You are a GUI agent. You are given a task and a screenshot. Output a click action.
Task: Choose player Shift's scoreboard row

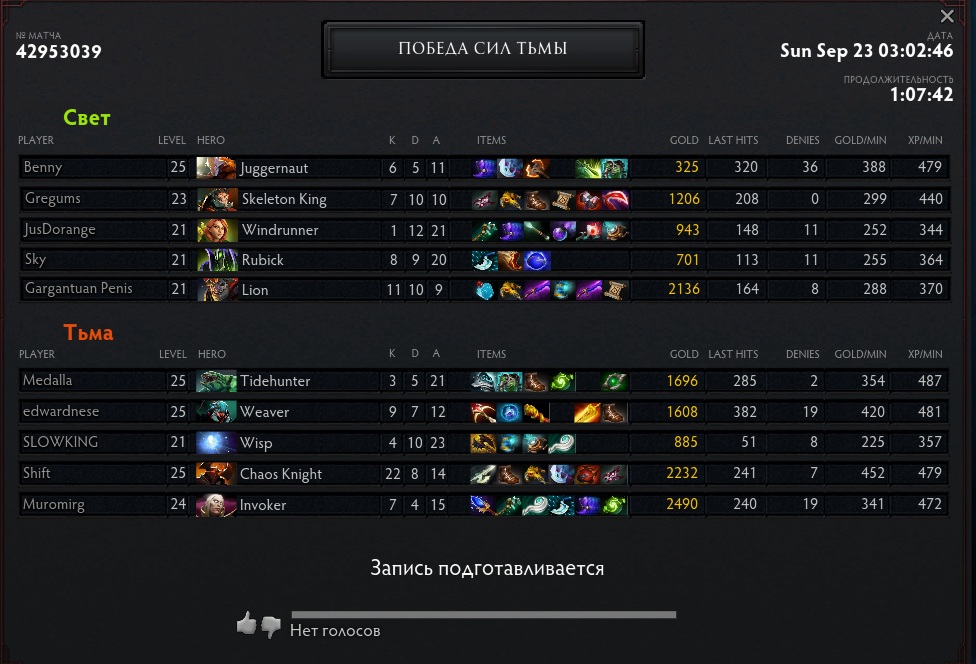pyautogui.click(x=37, y=473)
